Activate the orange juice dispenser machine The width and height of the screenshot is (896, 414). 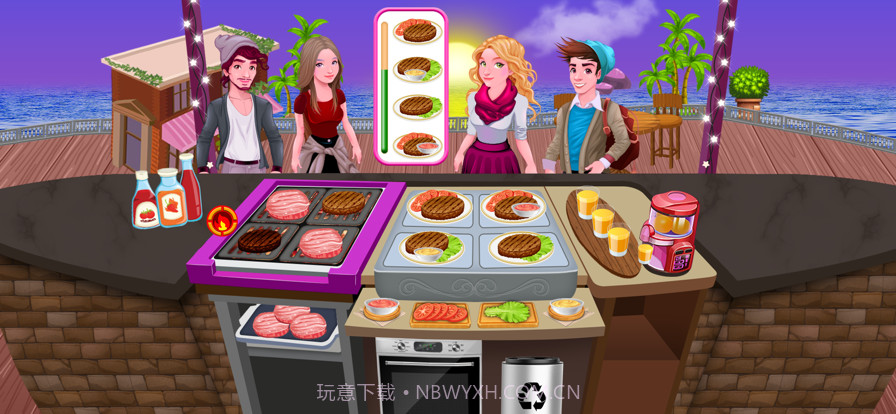[x=667, y=234]
